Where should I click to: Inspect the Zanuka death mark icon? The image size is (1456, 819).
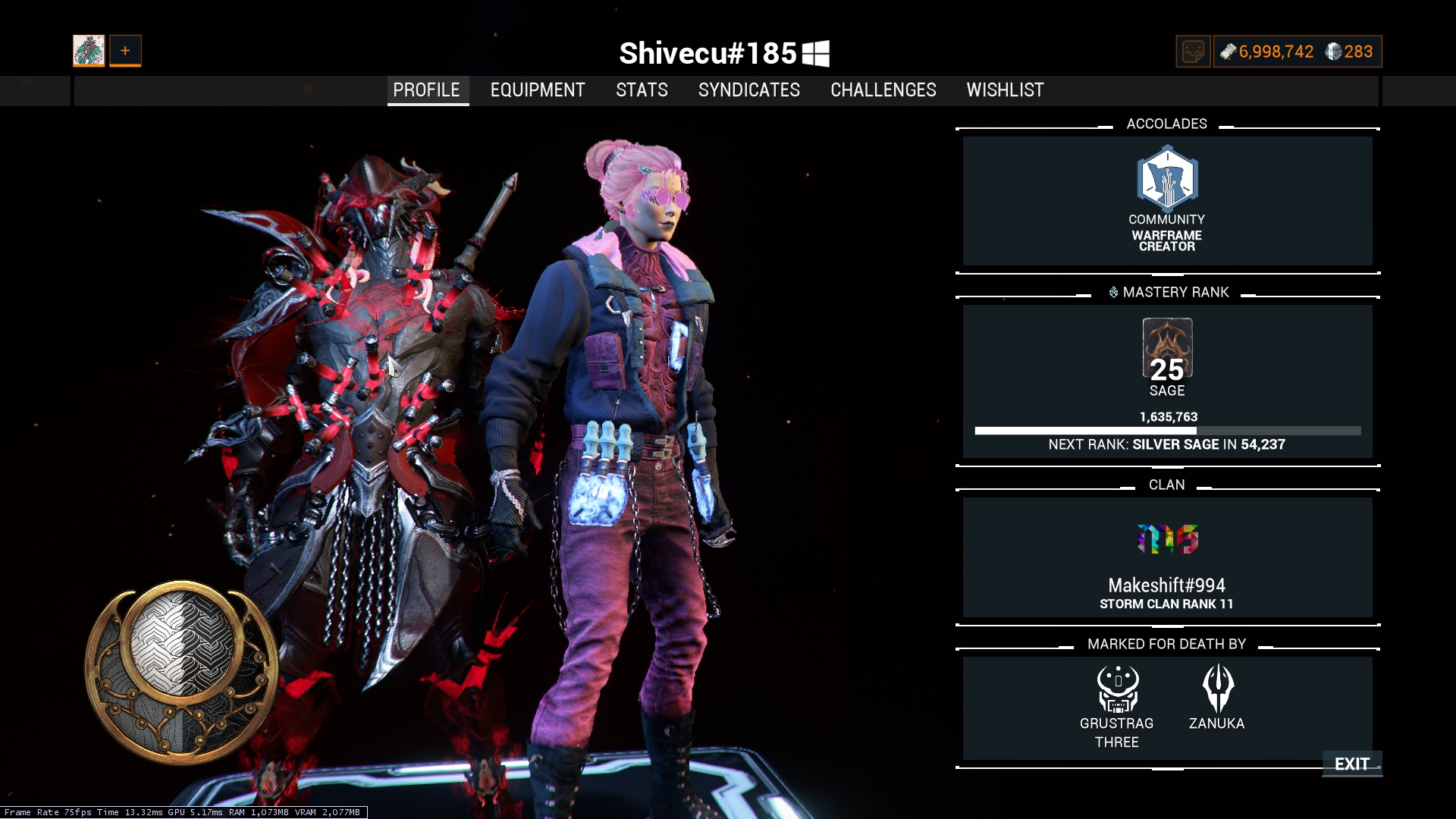click(1218, 689)
